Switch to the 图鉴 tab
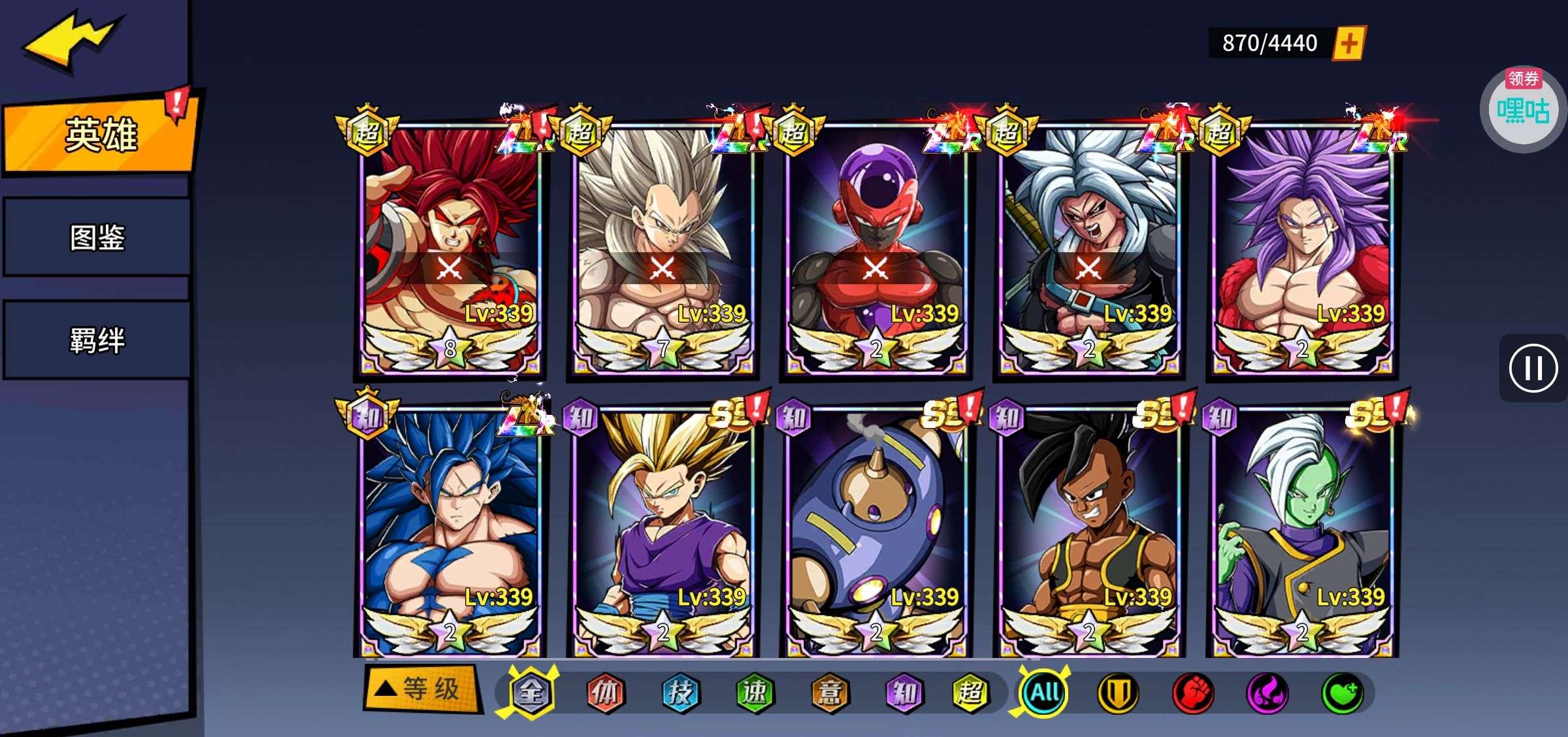The height and width of the screenshot is (737, 1568). 97,237
